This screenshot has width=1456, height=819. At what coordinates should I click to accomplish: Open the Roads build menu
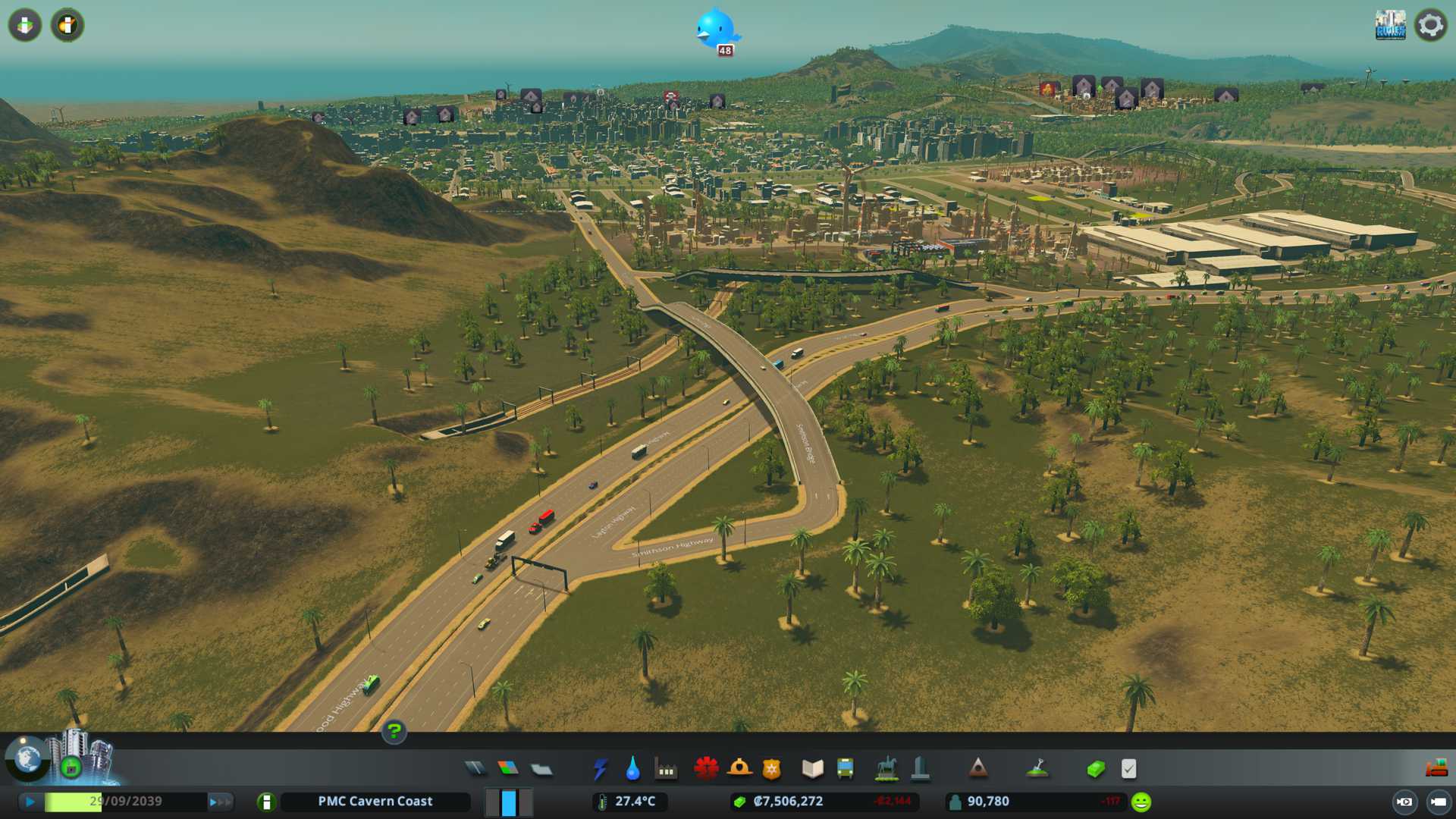(475, 769)
